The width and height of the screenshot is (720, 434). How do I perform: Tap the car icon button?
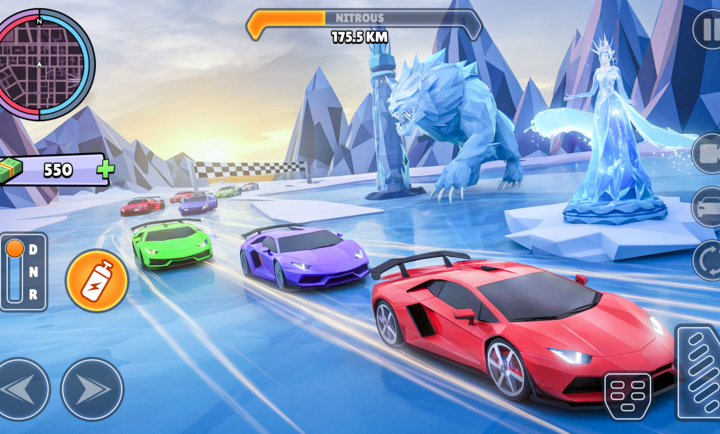[708, 207]
